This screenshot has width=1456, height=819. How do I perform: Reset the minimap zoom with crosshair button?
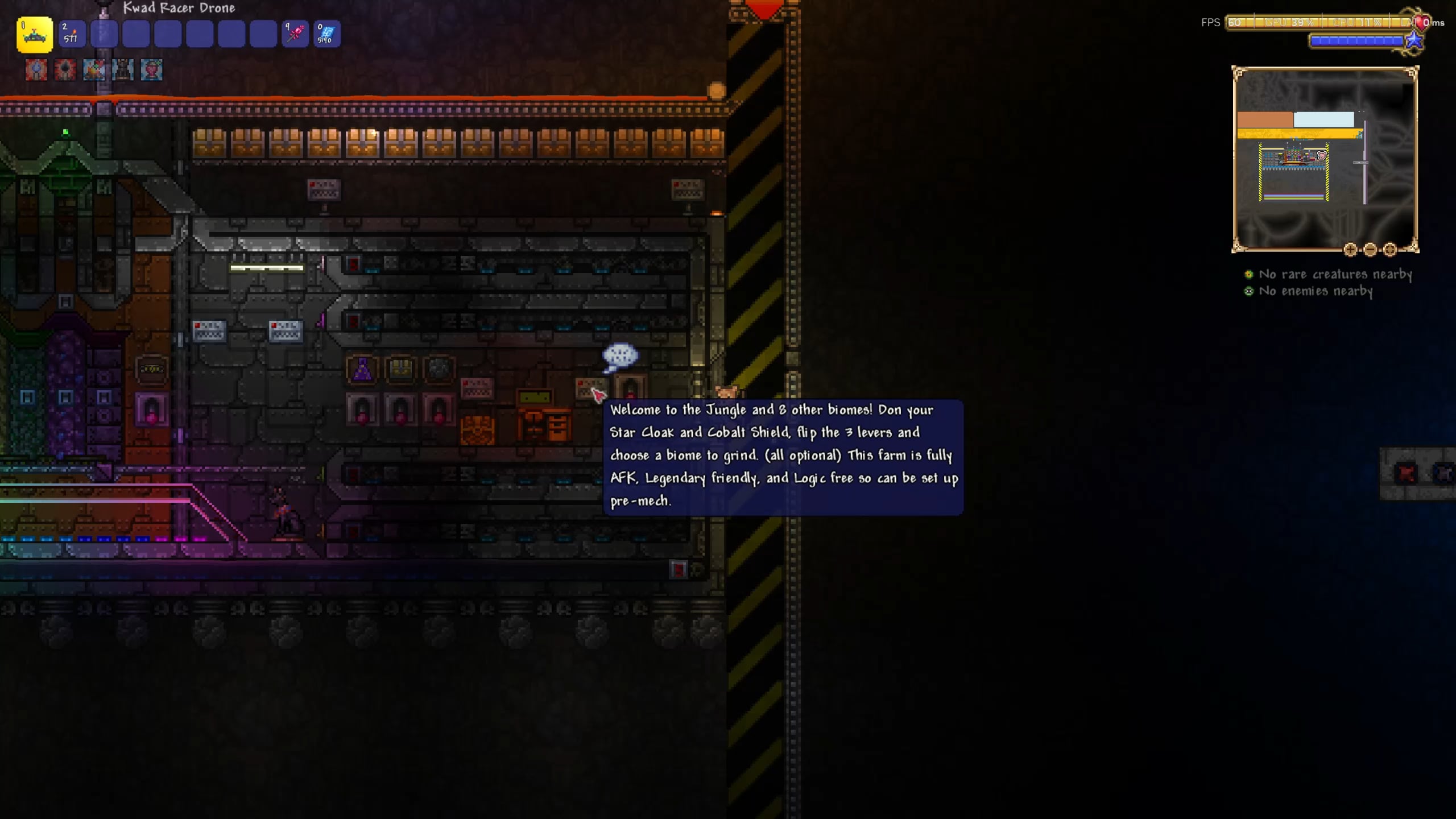pyautogui.click(x=1390, y=249)
